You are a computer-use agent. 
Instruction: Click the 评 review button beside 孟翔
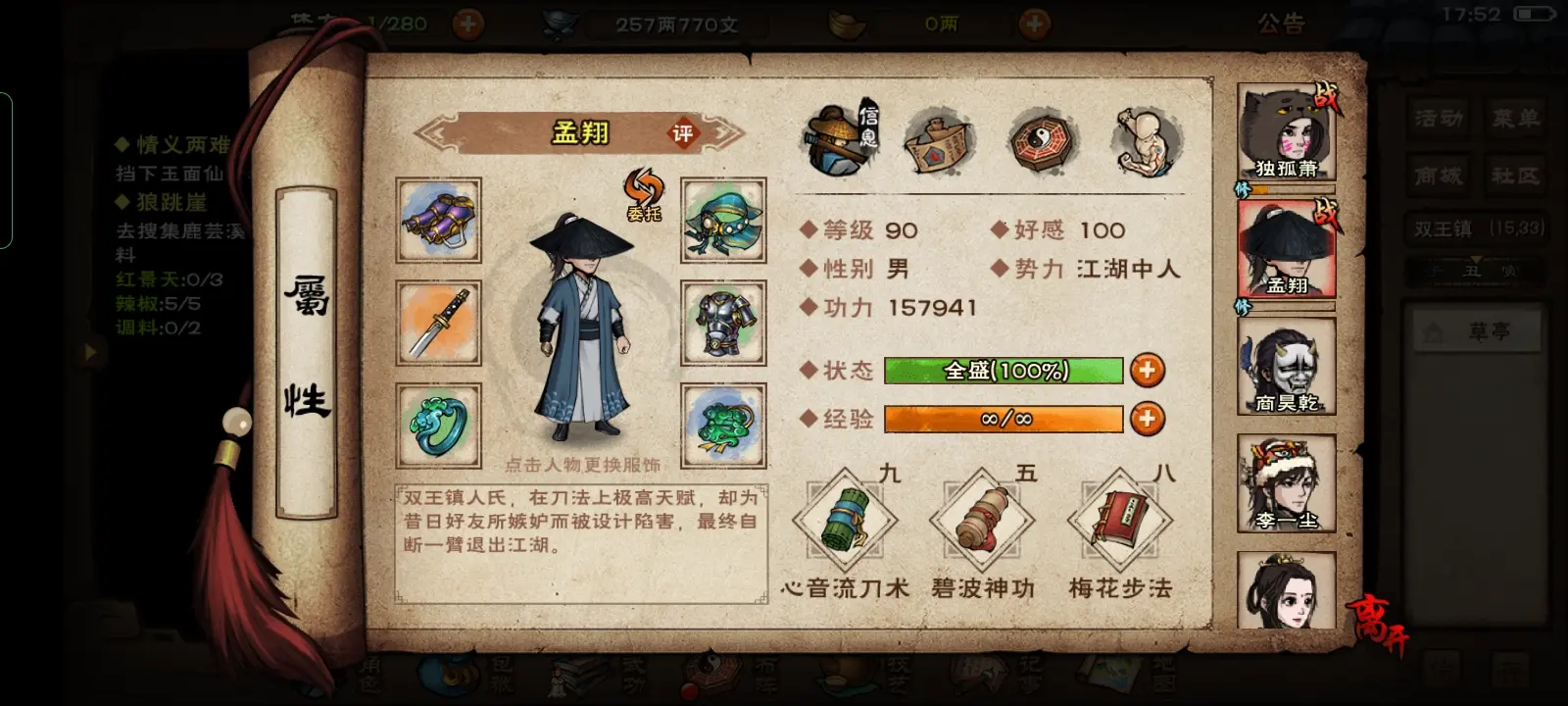682,133
